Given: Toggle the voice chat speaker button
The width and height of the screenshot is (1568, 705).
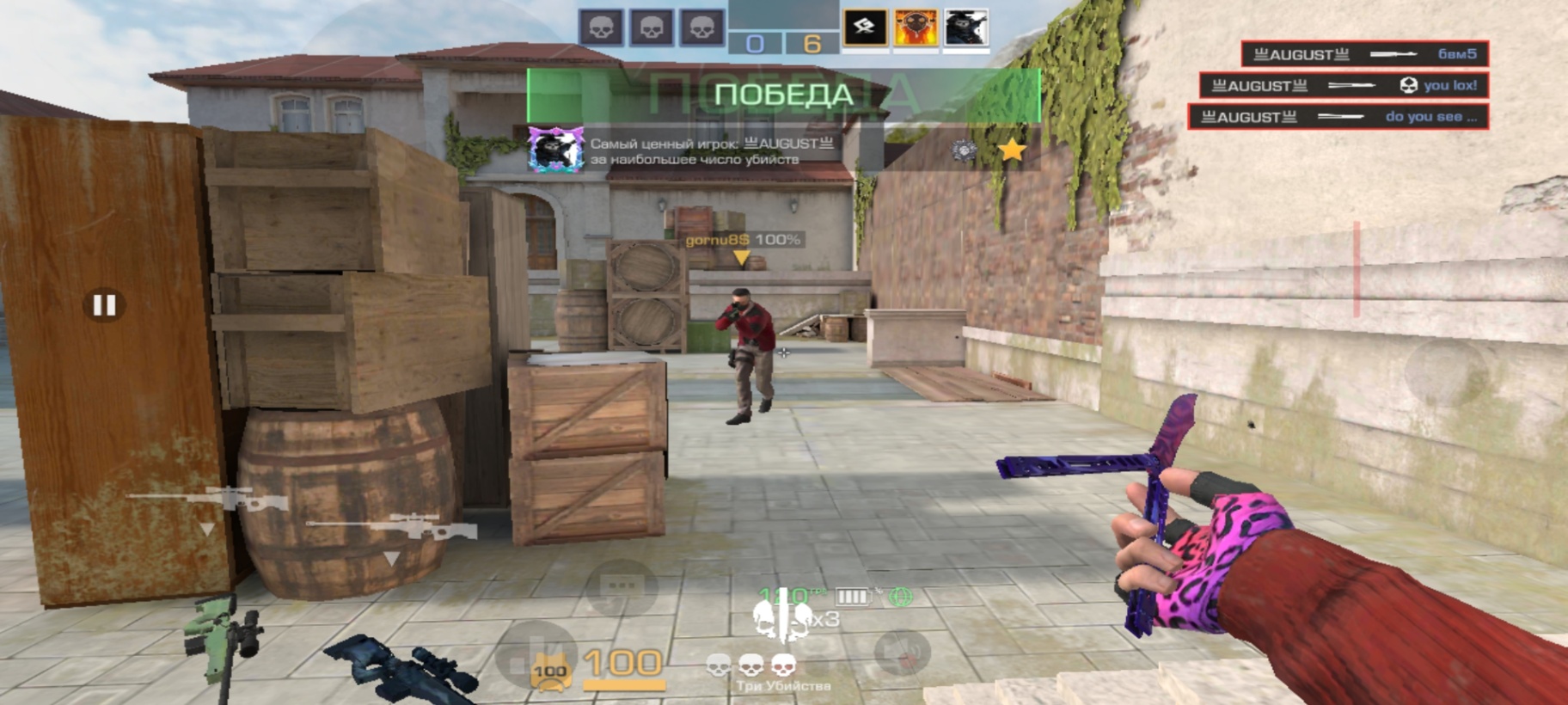Looking at the screenshot, I should (903, 652).
